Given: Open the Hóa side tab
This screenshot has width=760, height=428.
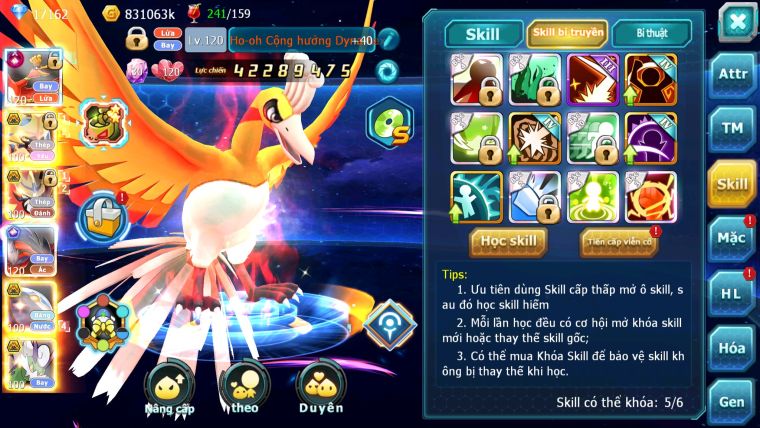Looking at the screenshot, I should point(732,347).
